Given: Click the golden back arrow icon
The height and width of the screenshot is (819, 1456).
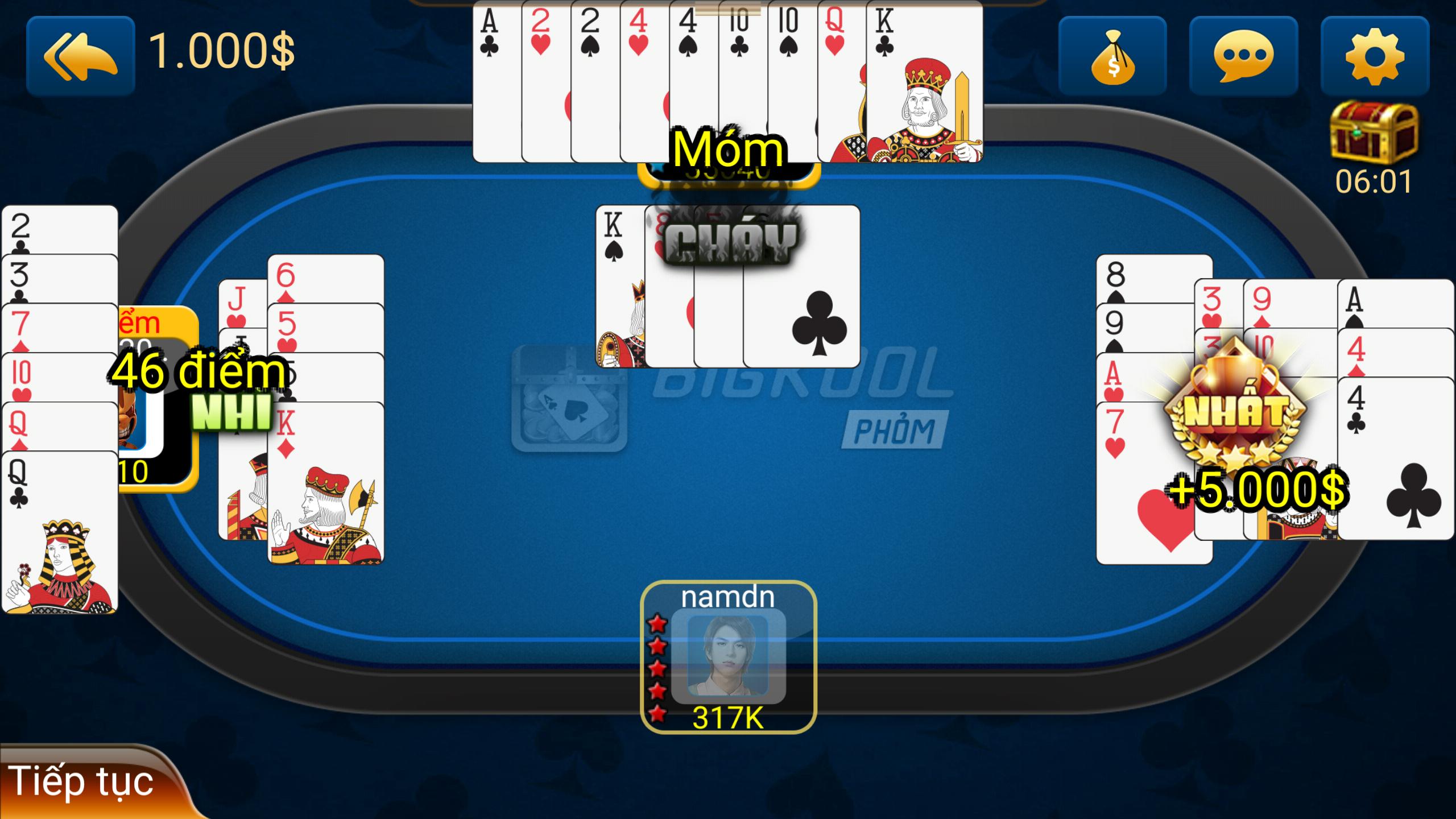Looking at the screenshot, I should pos(80,53).
